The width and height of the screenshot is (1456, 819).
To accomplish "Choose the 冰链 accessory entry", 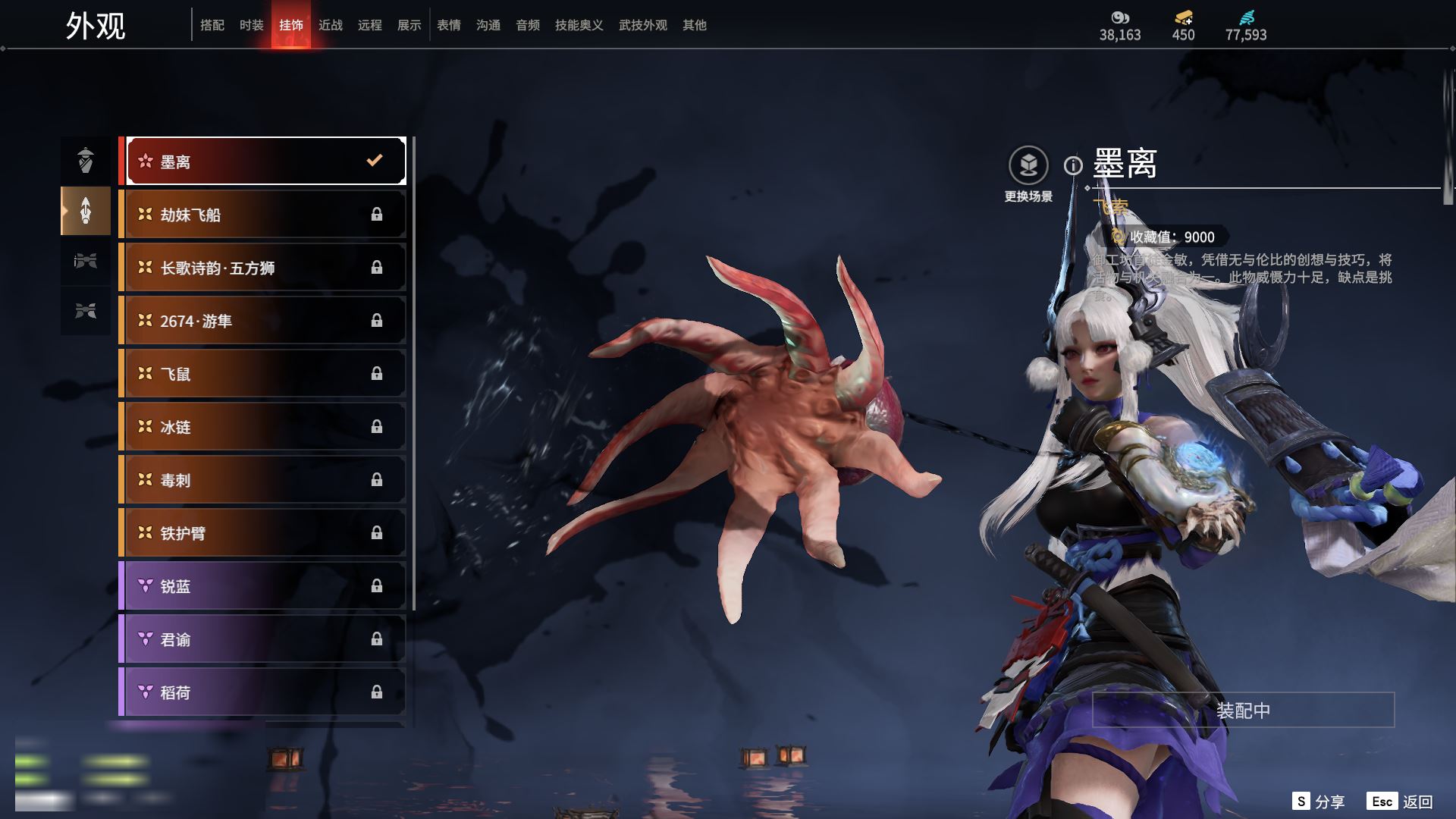I will click(x=265, y=427).
